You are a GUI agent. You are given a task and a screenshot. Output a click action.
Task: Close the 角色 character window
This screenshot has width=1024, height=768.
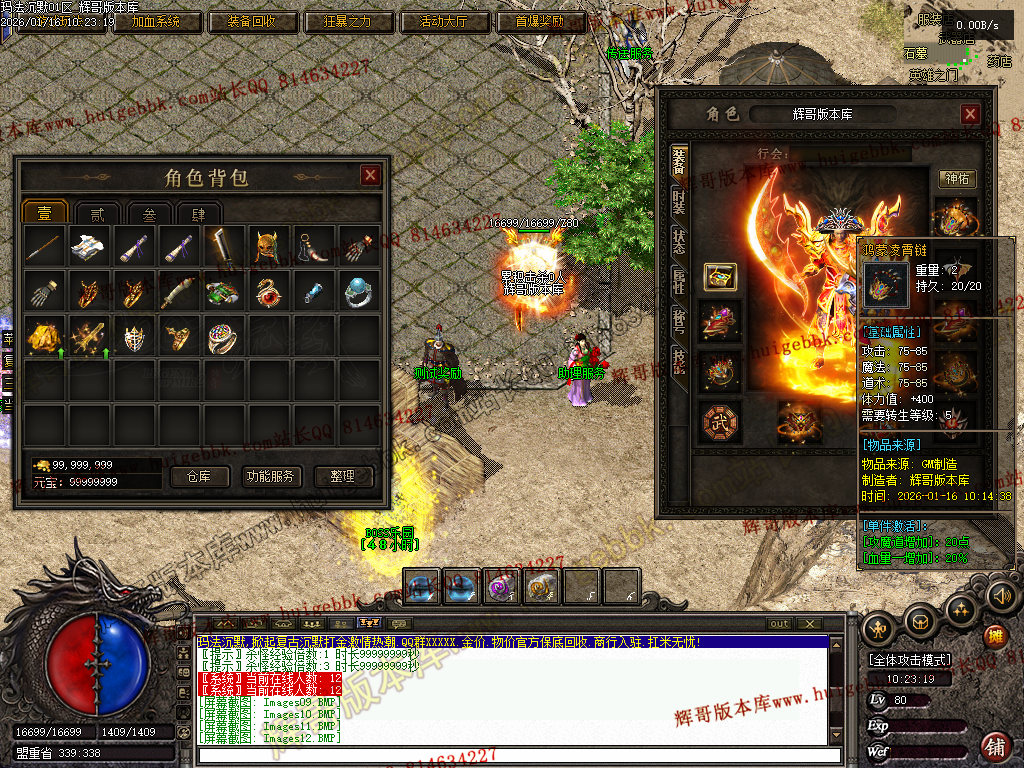coord(970,115)
